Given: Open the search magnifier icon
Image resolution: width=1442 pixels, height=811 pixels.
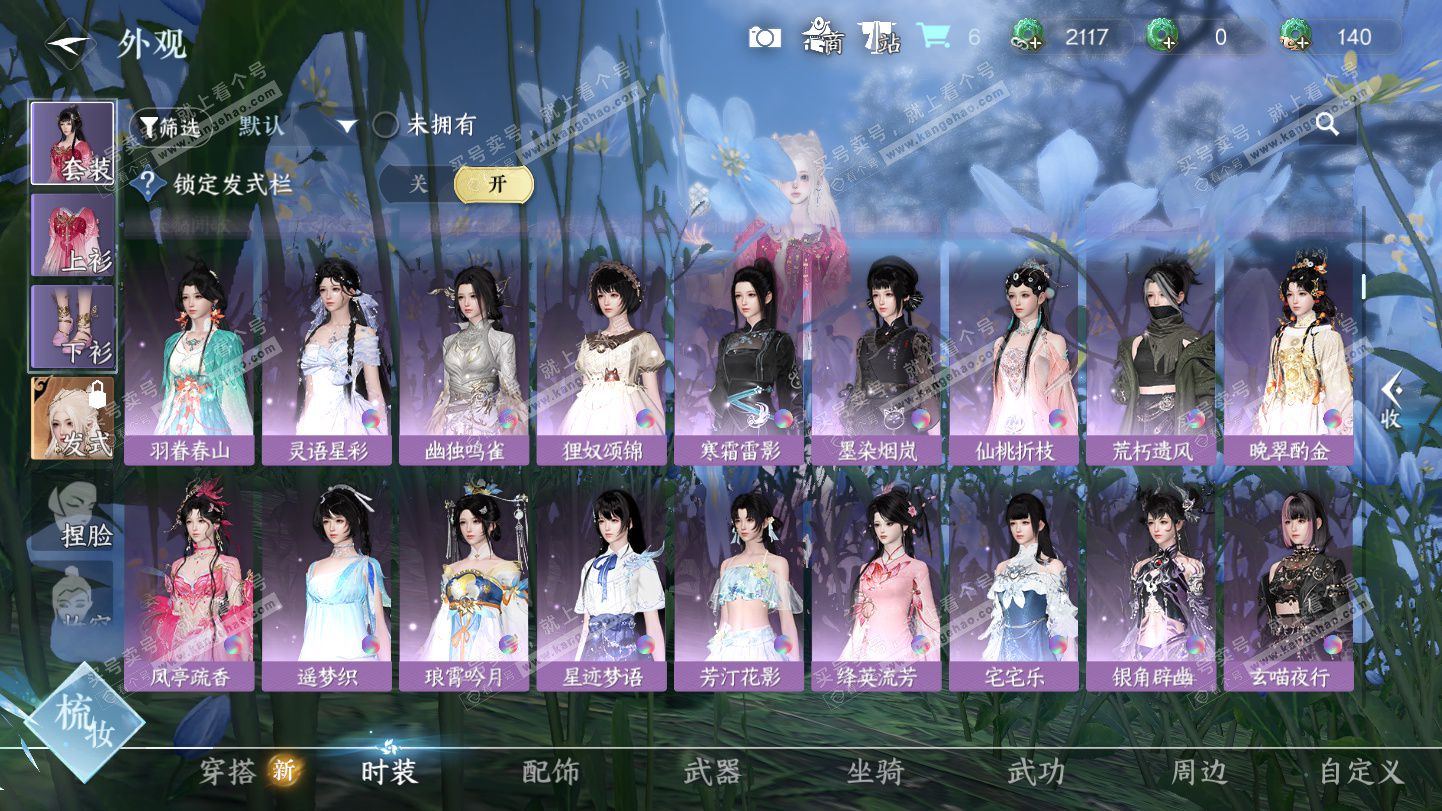Looking at the screenshot, I should pyautogui.click(x=1327, y=124).
